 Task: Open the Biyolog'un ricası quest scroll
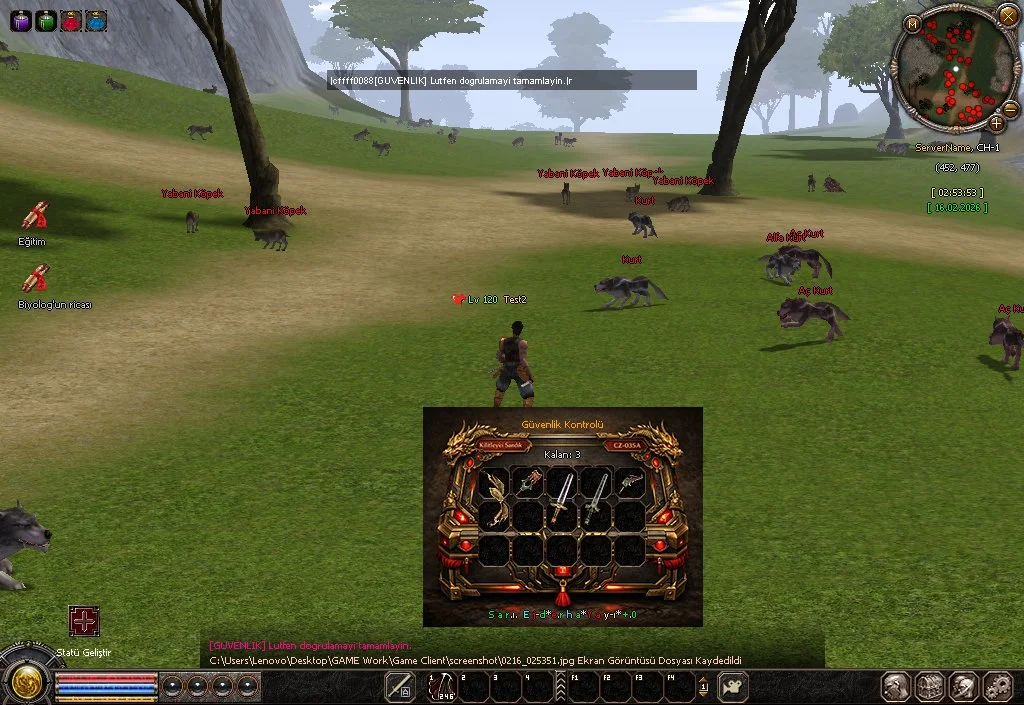tap(37, 278)
